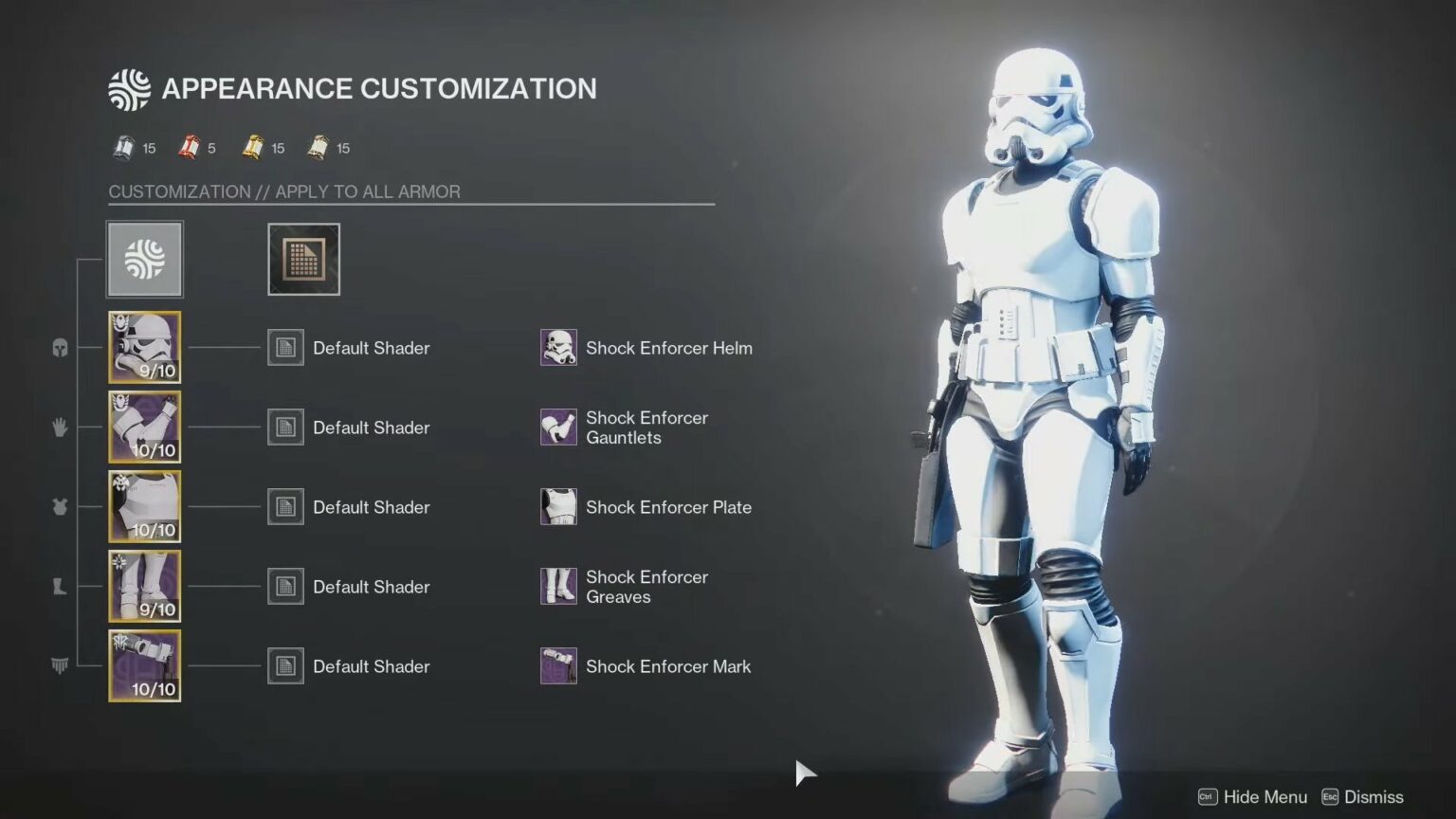Select the Shock Enforcer Helm ornament icon
The image size is (1456, 819).
click(x=558, y=348)
